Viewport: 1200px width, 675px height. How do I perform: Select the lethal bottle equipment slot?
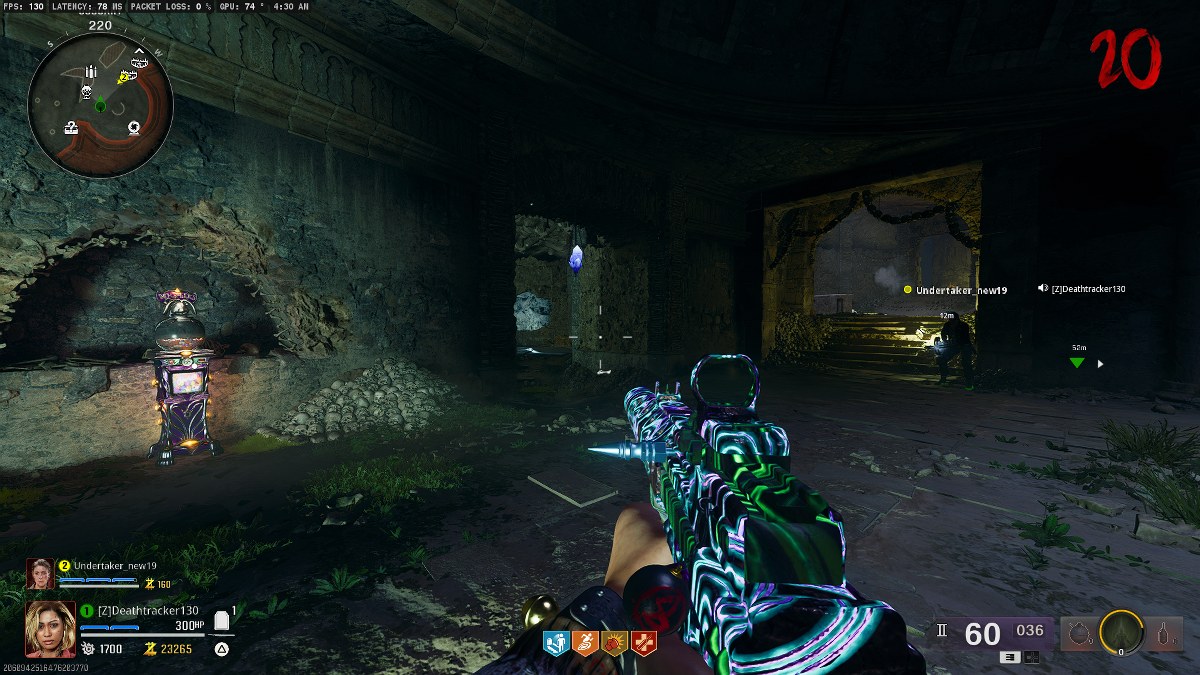1164,634
